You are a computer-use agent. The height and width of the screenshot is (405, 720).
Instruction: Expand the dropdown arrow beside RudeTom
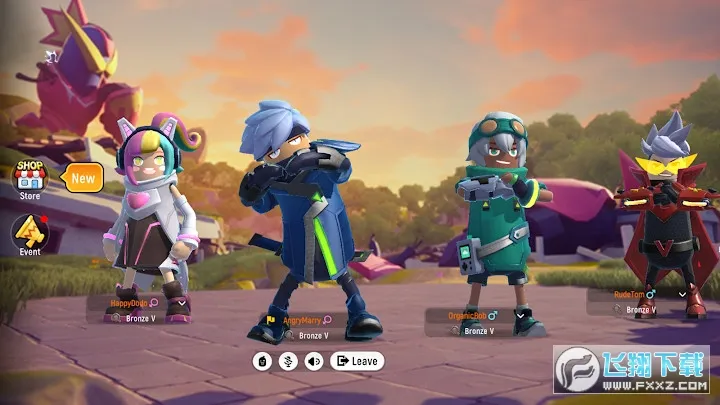[x=683, y=295]
